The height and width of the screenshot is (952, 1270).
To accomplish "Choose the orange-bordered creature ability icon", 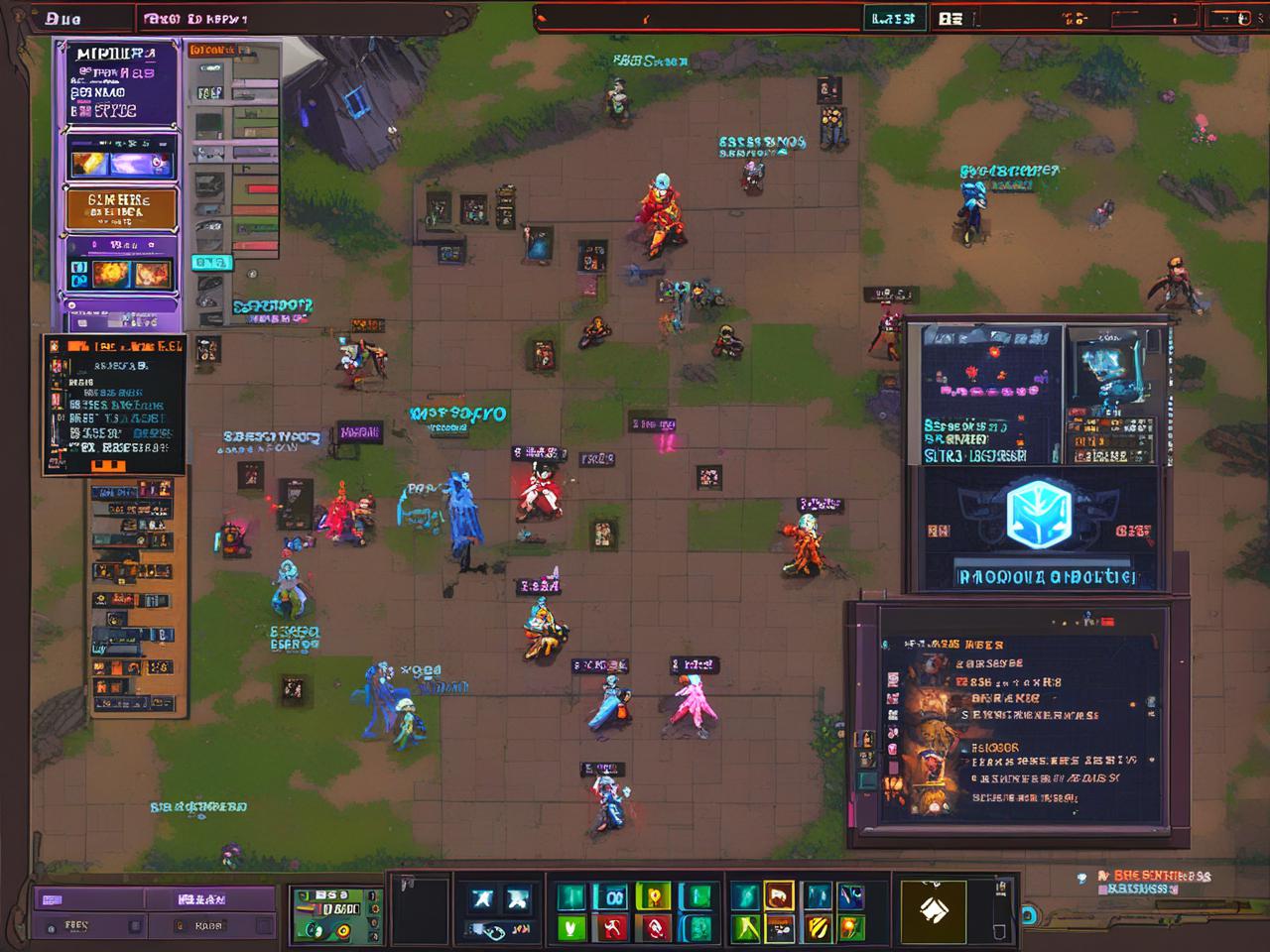I will 779,896.
